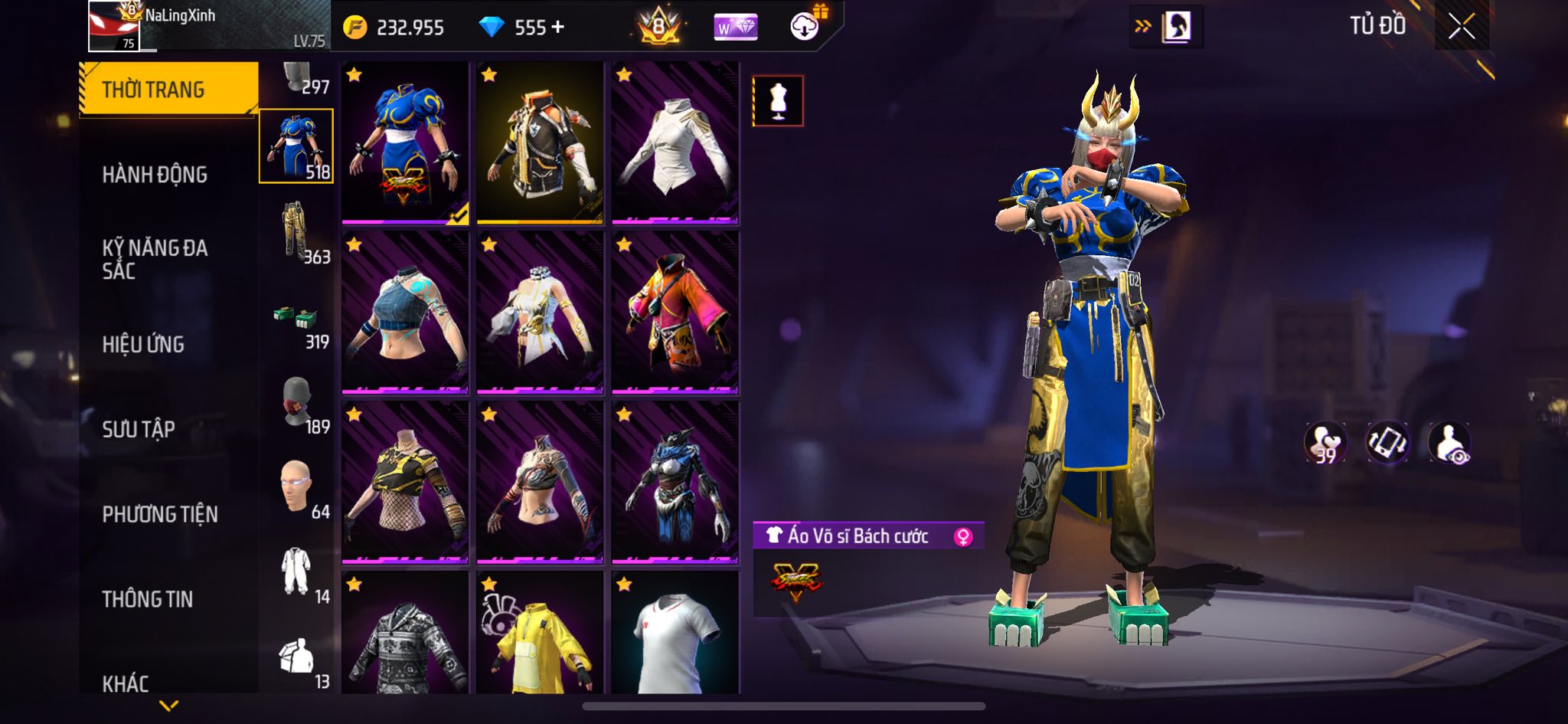Select the orange and pink kimono top
The image size is (1568, 724).
pos(675,313)
